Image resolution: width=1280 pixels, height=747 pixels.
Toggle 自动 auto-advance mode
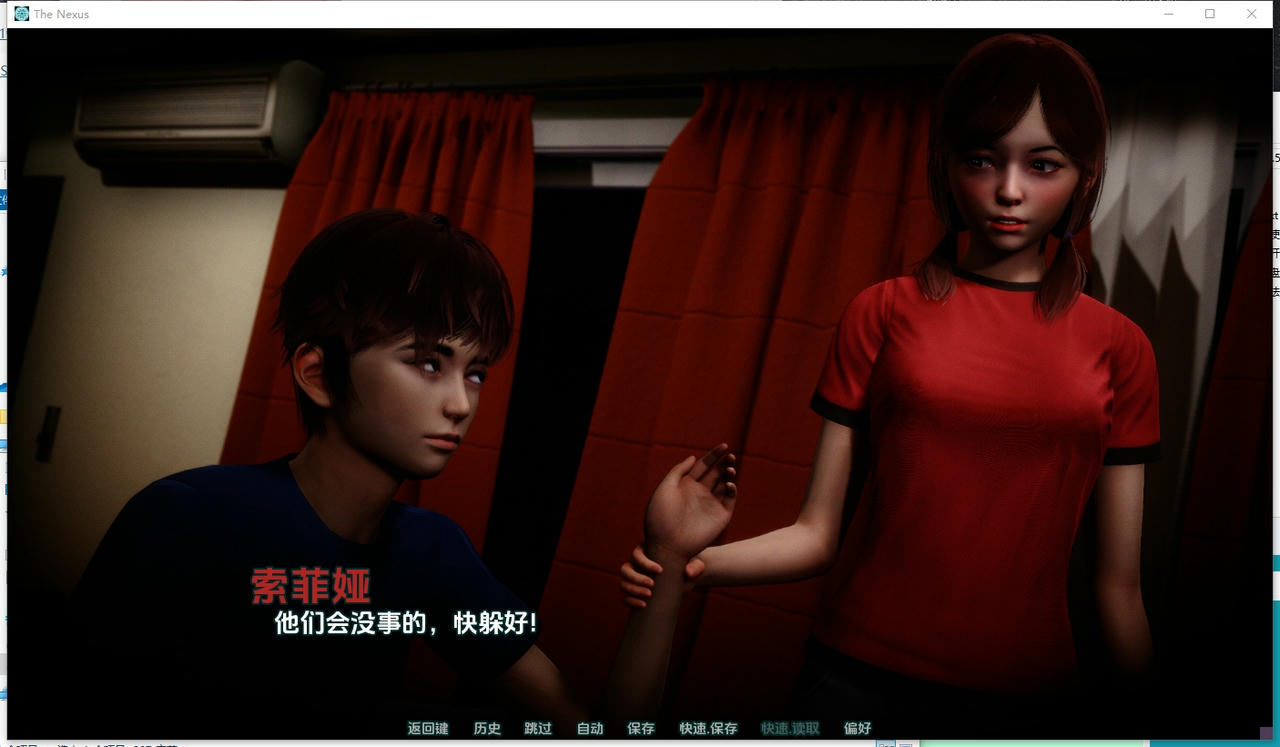[x=589, y=729]
